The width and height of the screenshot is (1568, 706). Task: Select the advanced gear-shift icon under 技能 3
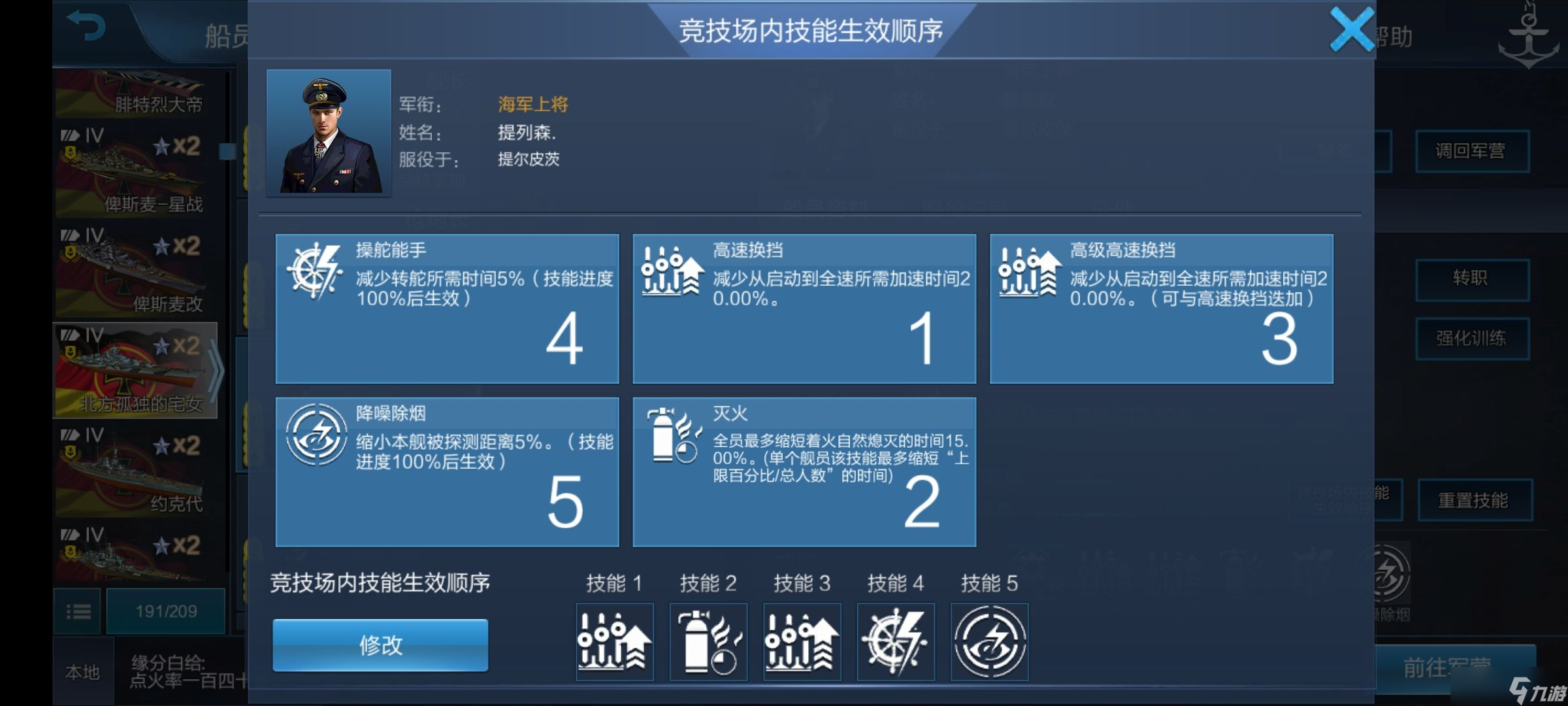802,642
